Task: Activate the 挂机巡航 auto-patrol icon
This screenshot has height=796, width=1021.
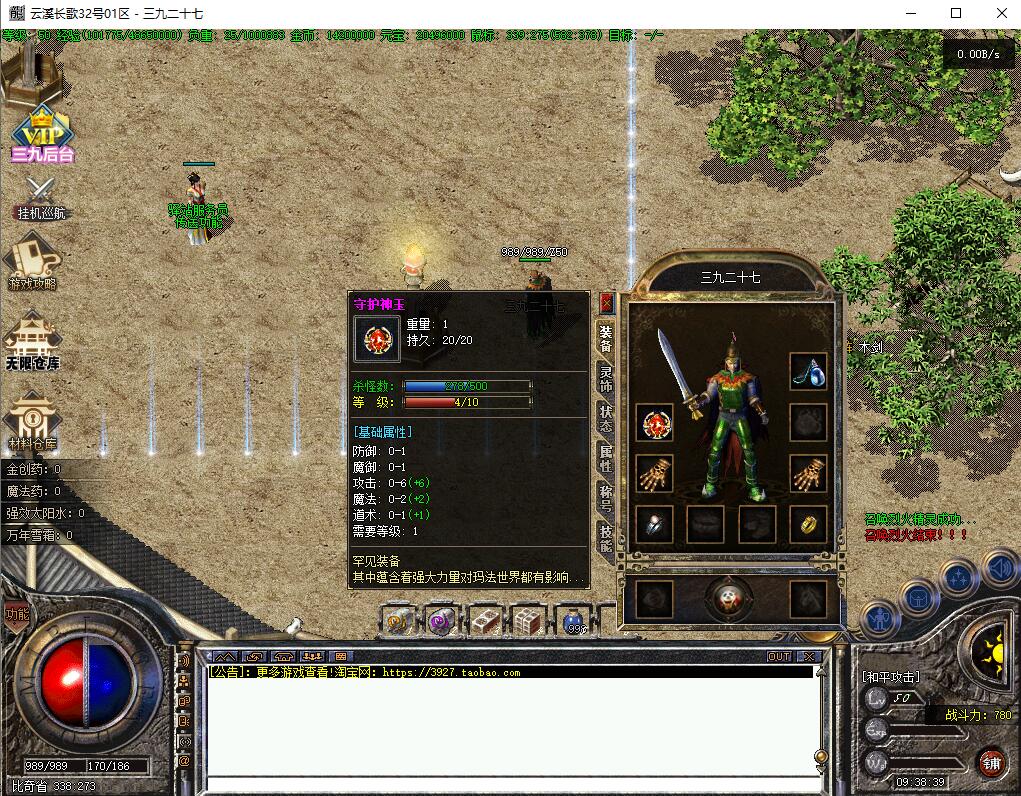Action: (x=41, y=198)
